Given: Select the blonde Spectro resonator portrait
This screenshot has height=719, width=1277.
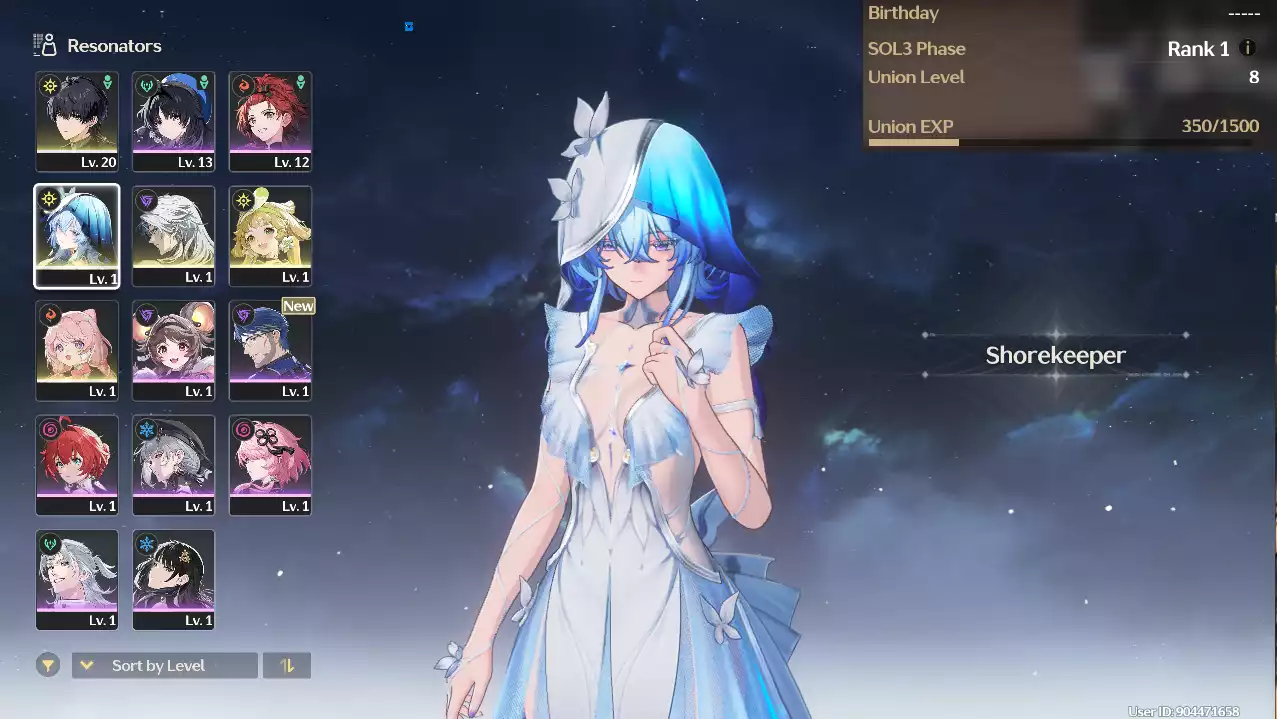Looking at the screenshot, I should coord(270,236).
